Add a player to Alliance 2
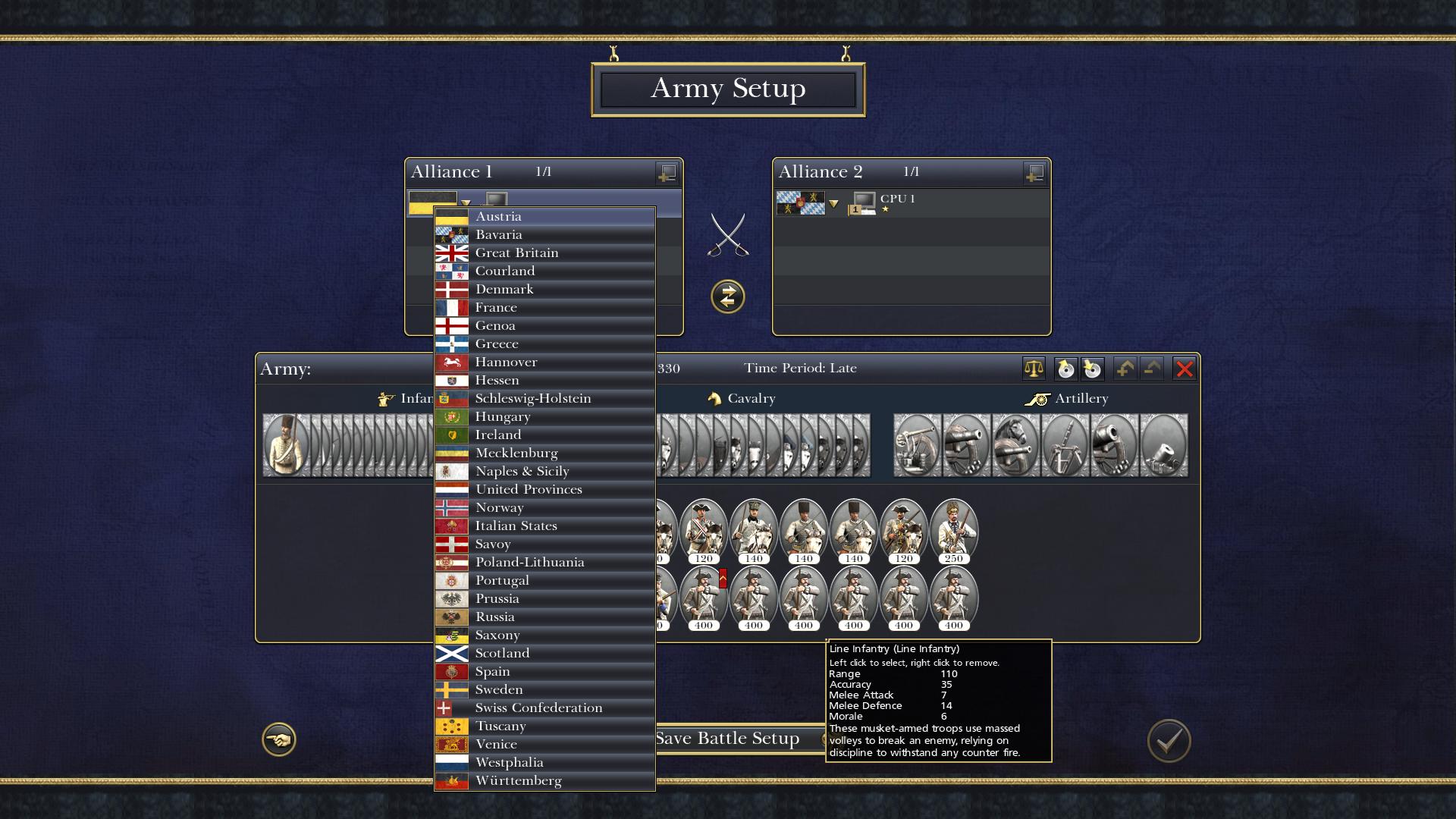The image size is (1456, 819). tap(1034, 174)
